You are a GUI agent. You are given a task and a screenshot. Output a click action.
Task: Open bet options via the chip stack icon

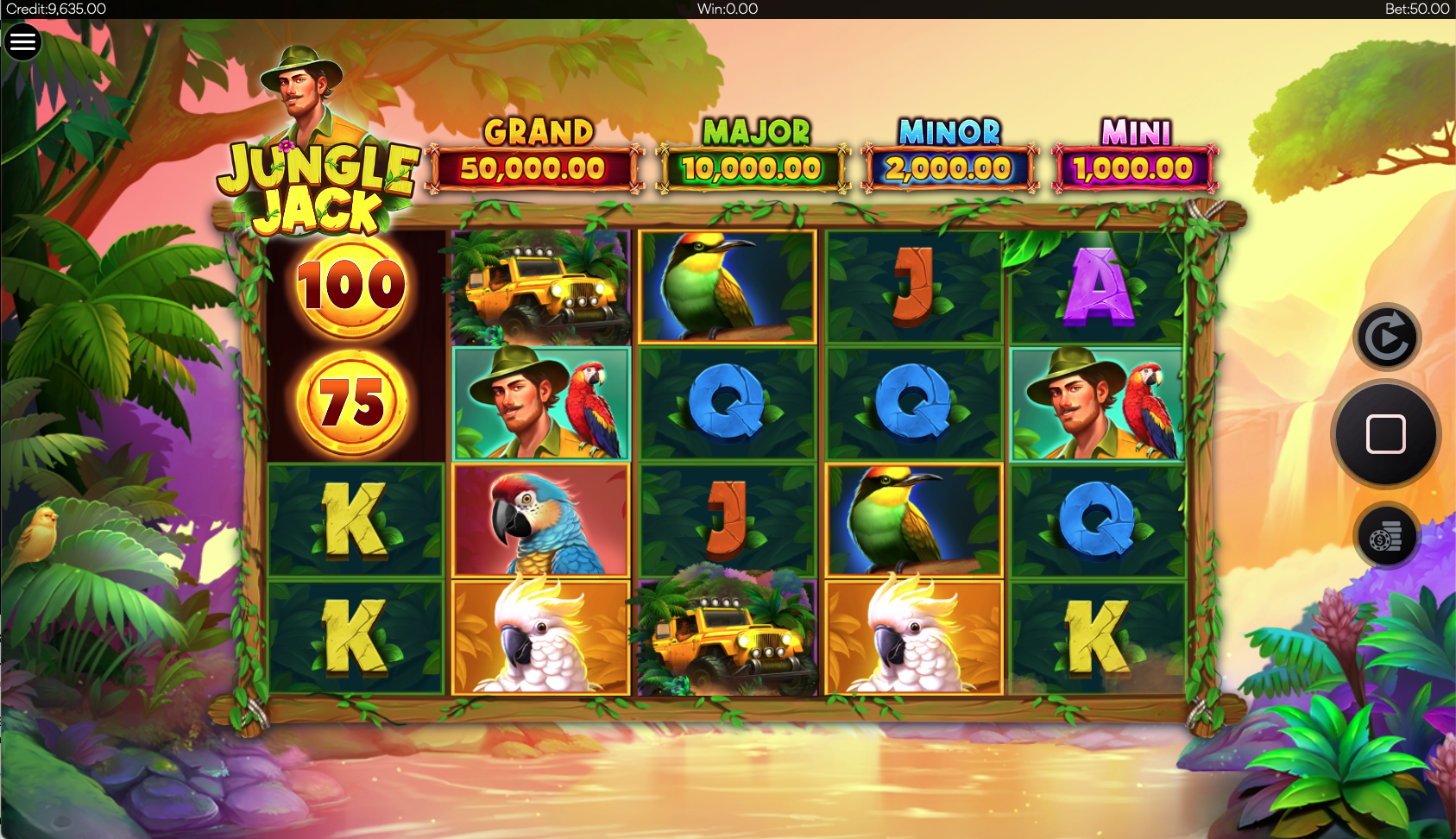pyautogui.click(x=1387, y=536)
